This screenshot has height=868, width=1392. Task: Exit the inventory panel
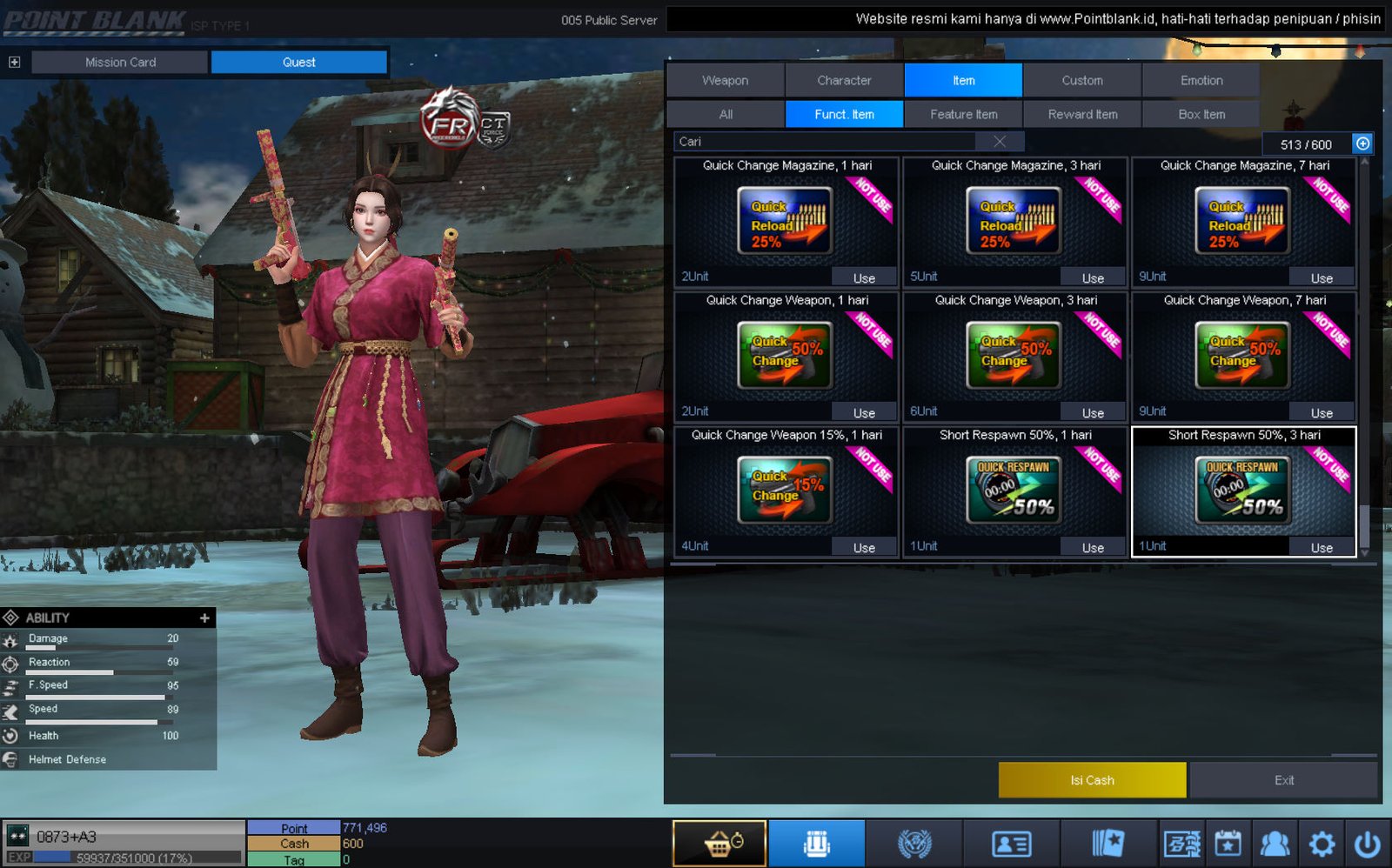tap(1283, 780)
